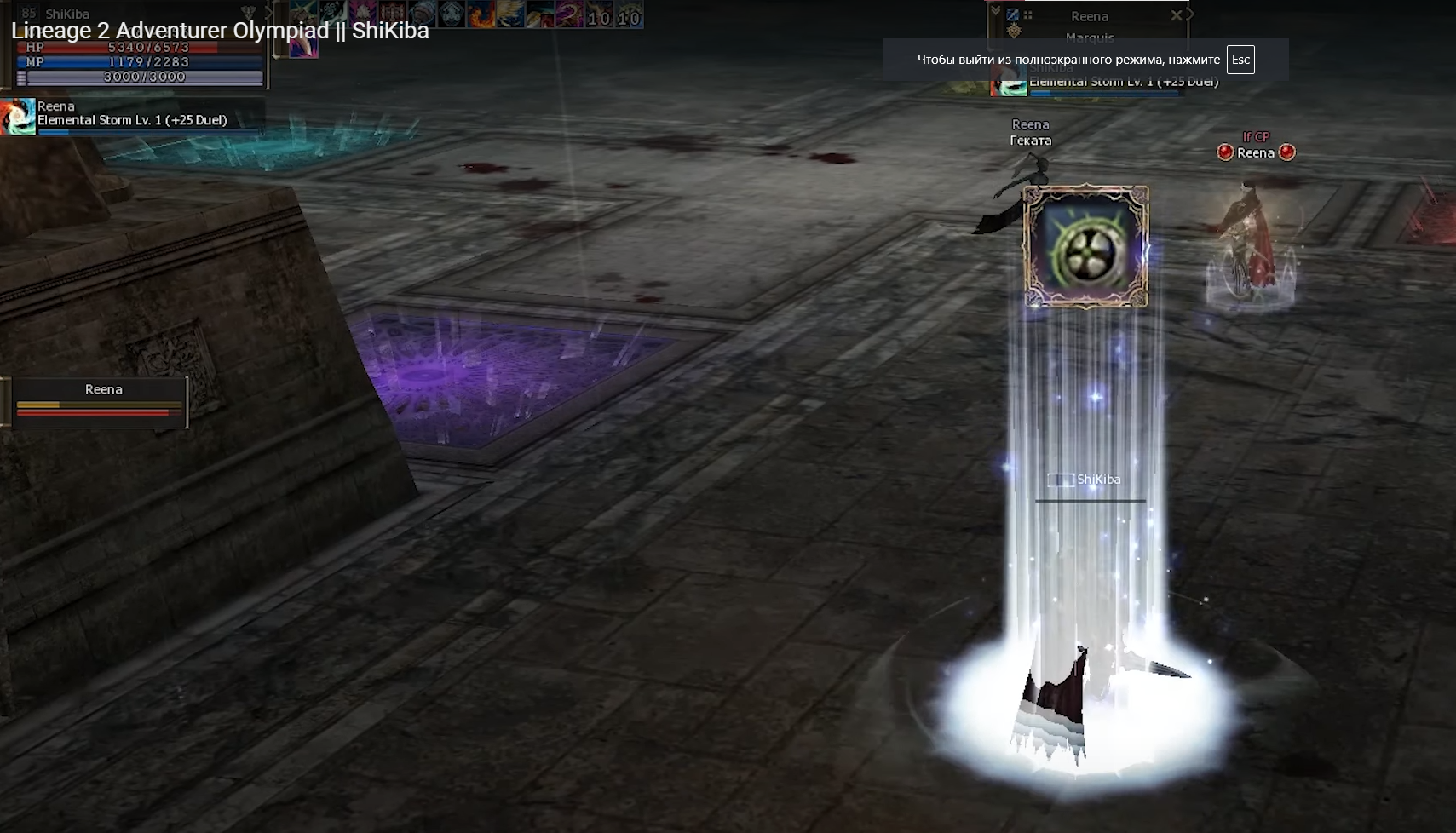Click the large green orb skill emblem
The height and width of the screenshot is (833, 1456).
(x=1086, y=247)
